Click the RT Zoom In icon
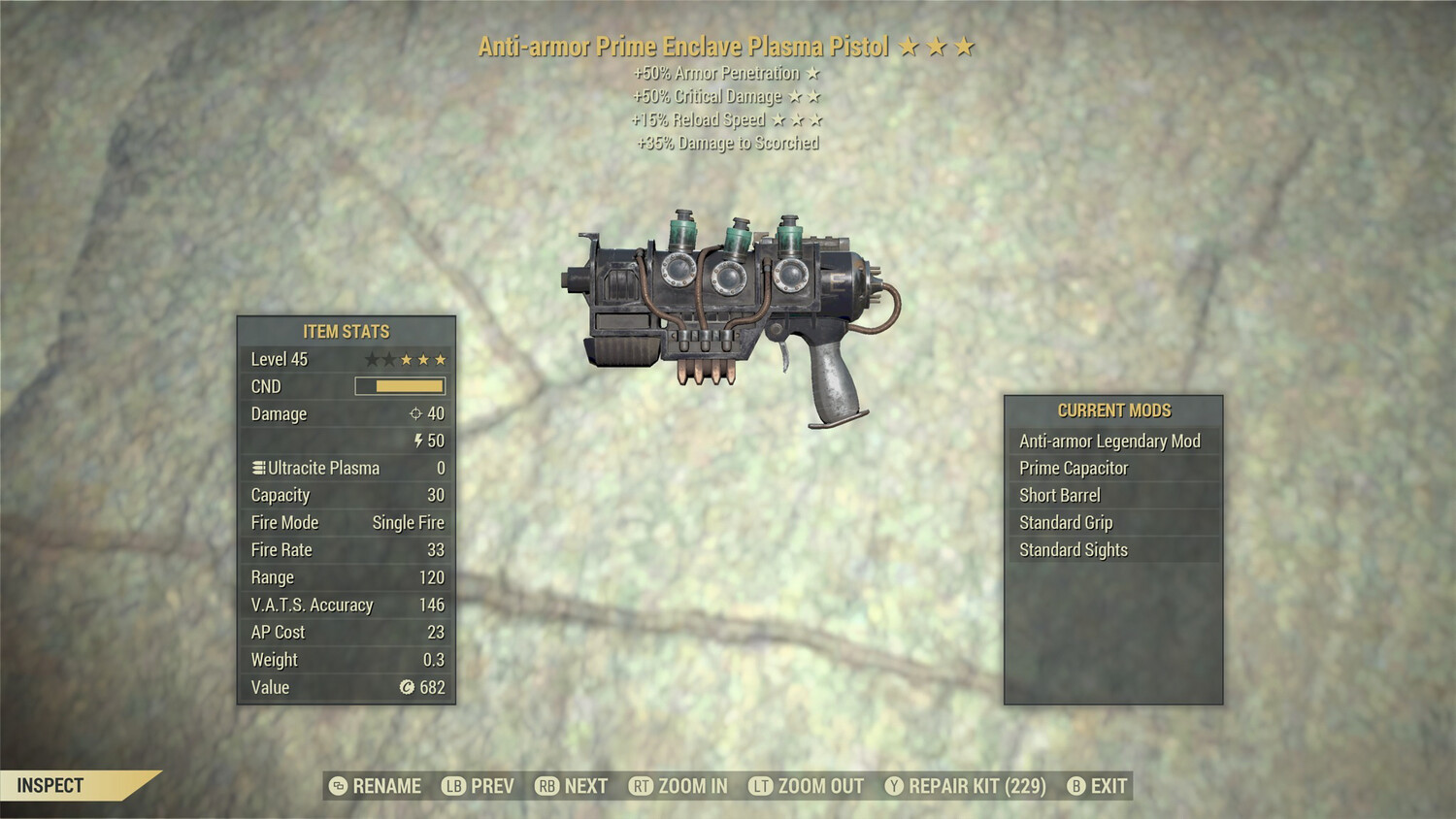Viewport: 1456px width, 819px height. (x=643, y=786)
